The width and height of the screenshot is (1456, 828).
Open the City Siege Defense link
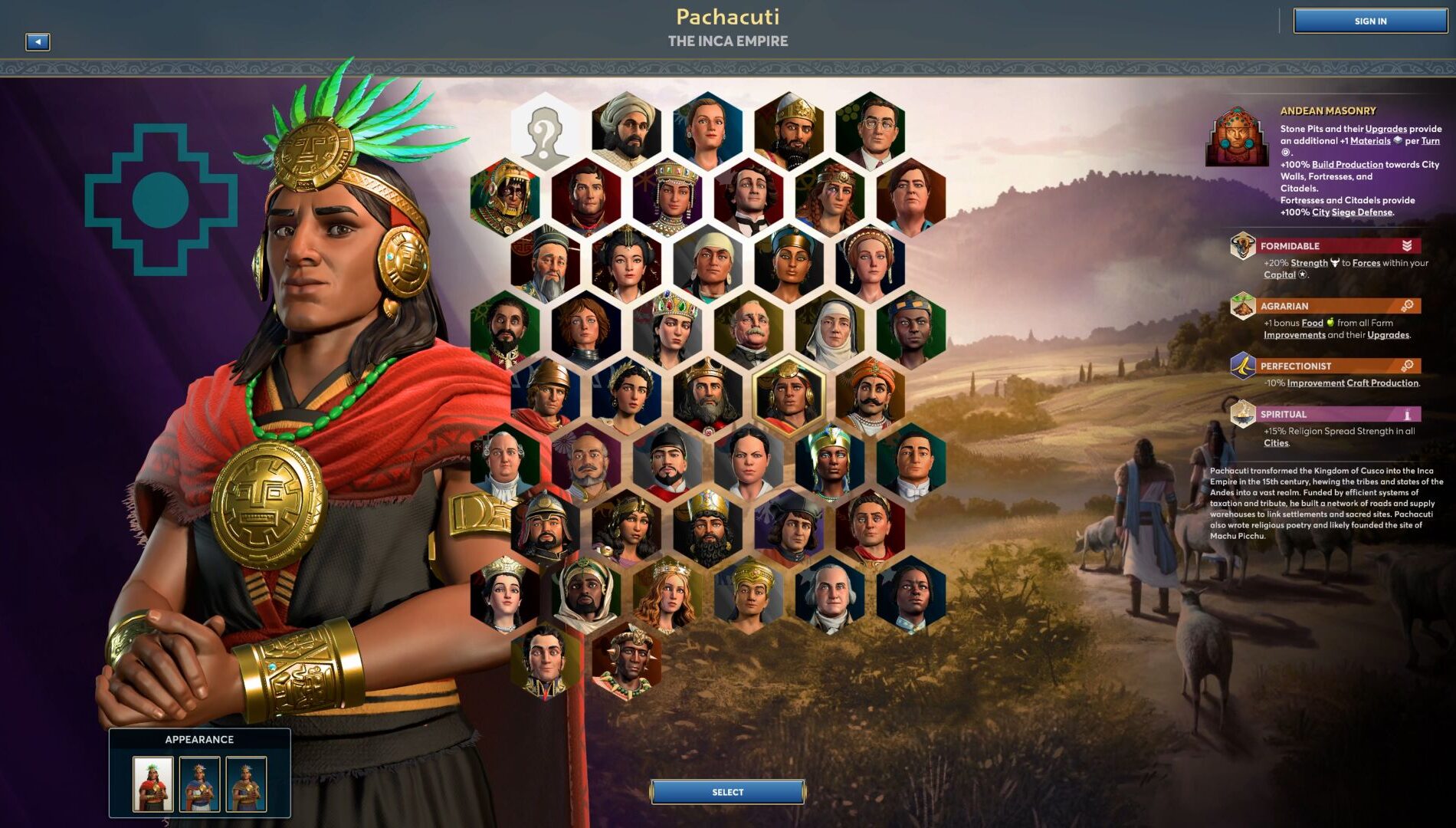[x=1353, y=212]
